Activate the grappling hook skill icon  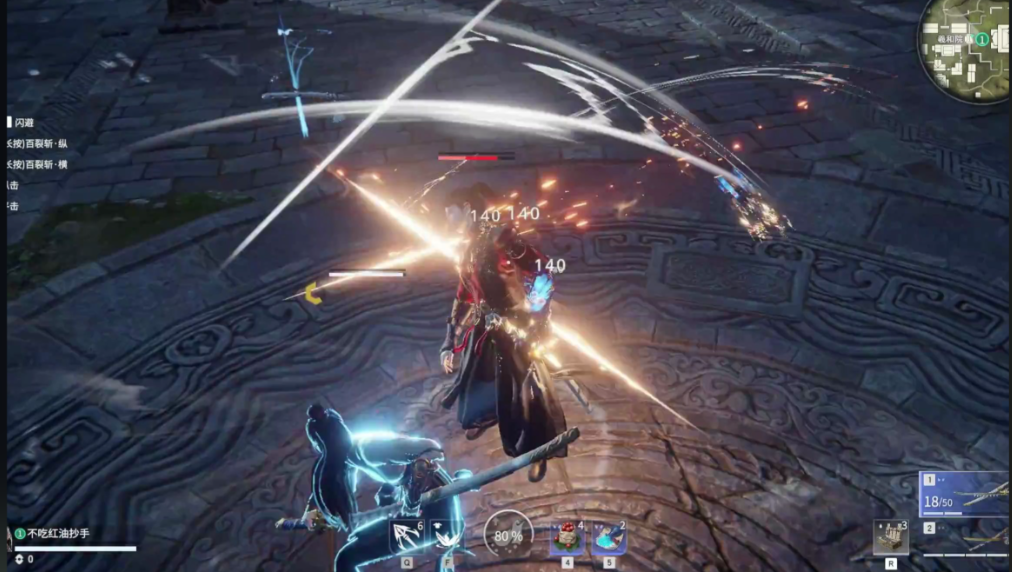[407, 537]
